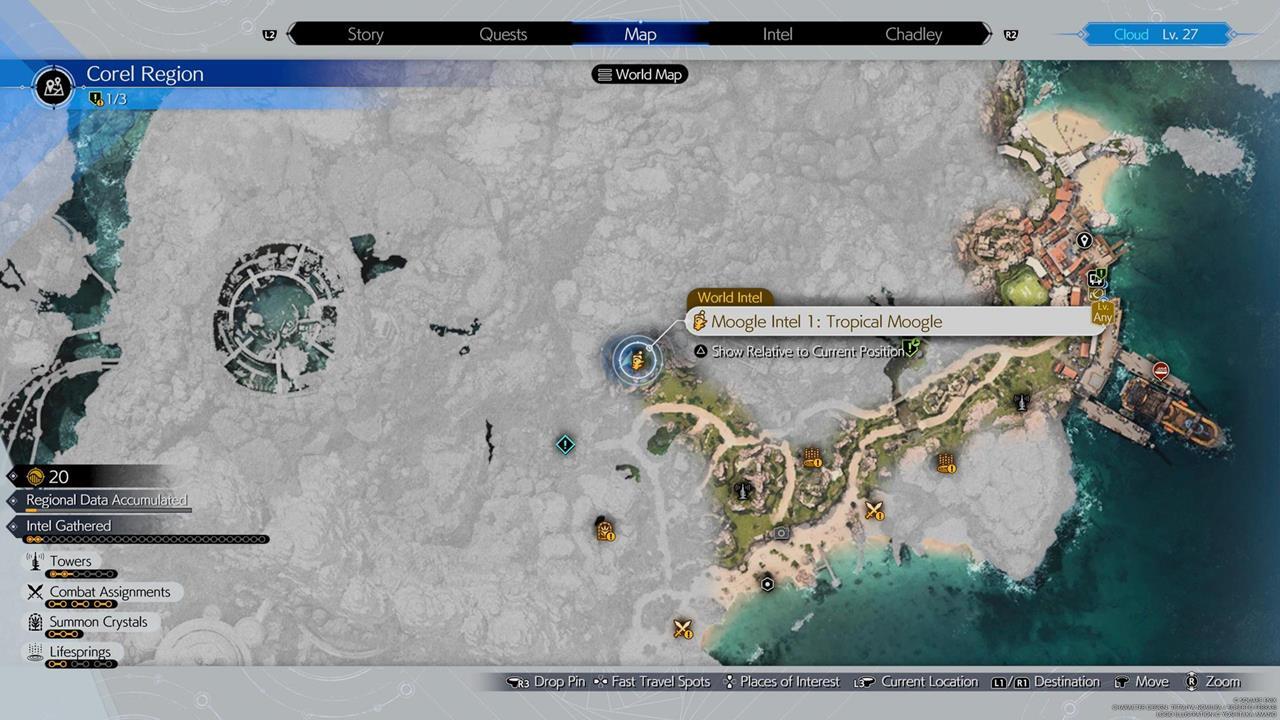This screenshot has height=720, width=1280.
Task: Open the World Map view
Action: [639, 74]
